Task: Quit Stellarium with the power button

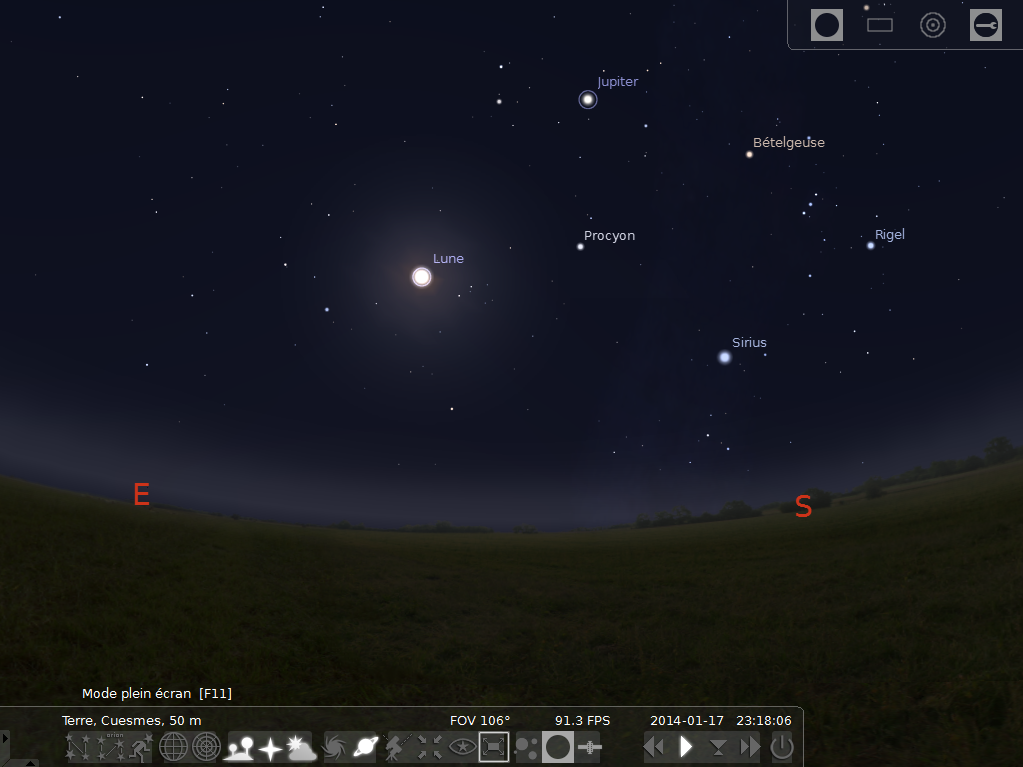Action: [x=782, y=746]
